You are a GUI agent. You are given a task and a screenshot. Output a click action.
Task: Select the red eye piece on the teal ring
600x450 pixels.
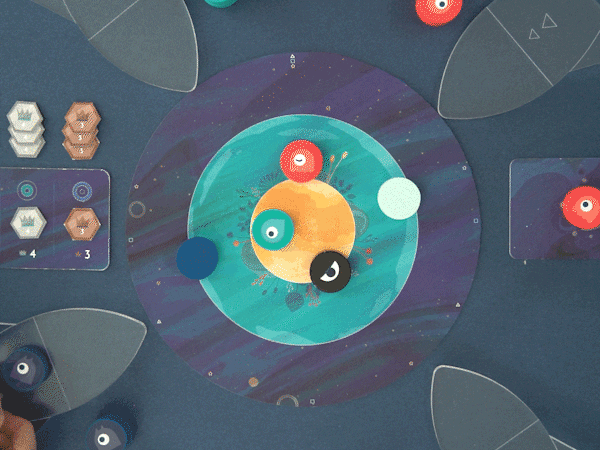coord(299,160)
